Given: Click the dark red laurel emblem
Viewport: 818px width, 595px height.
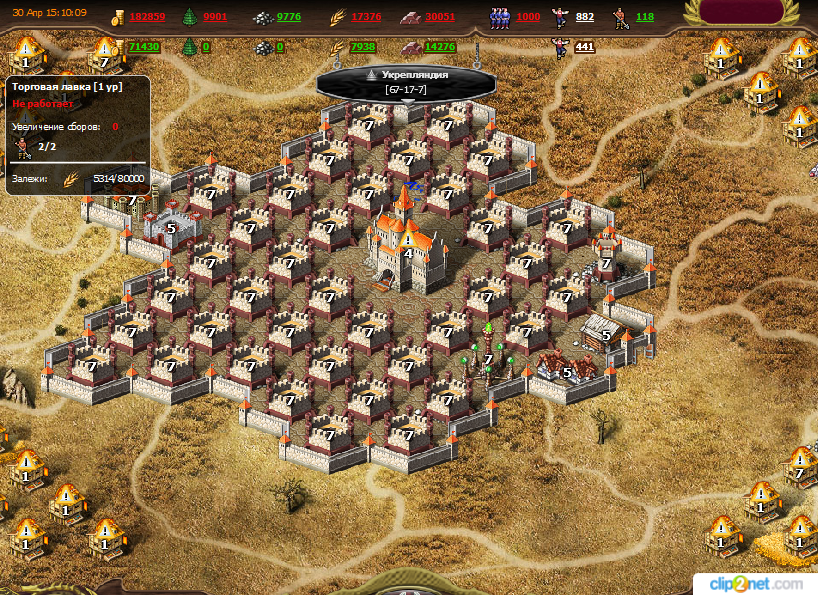Looking at the screenshot, I should tap(749, 12).
